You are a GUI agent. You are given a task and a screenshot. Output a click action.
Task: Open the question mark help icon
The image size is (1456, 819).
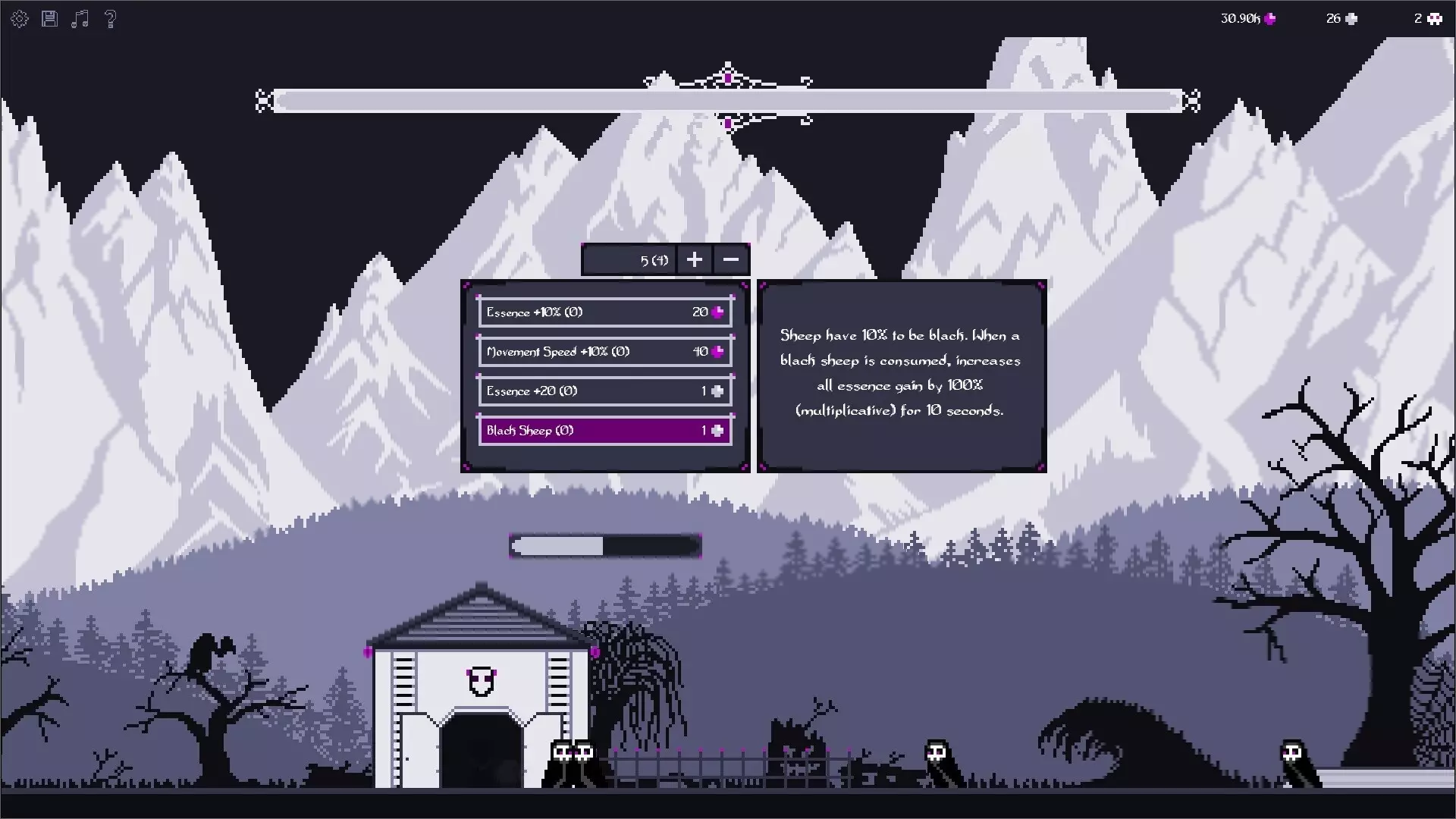(x=111, y=19)
